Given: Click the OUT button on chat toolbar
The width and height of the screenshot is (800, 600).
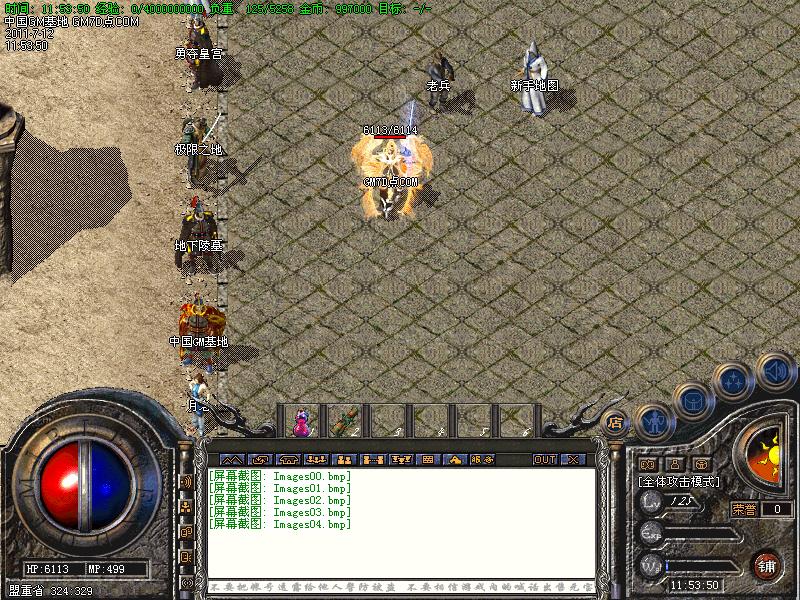Looking at the screenshot, I should pyautogui.click(x=544, y=460).
